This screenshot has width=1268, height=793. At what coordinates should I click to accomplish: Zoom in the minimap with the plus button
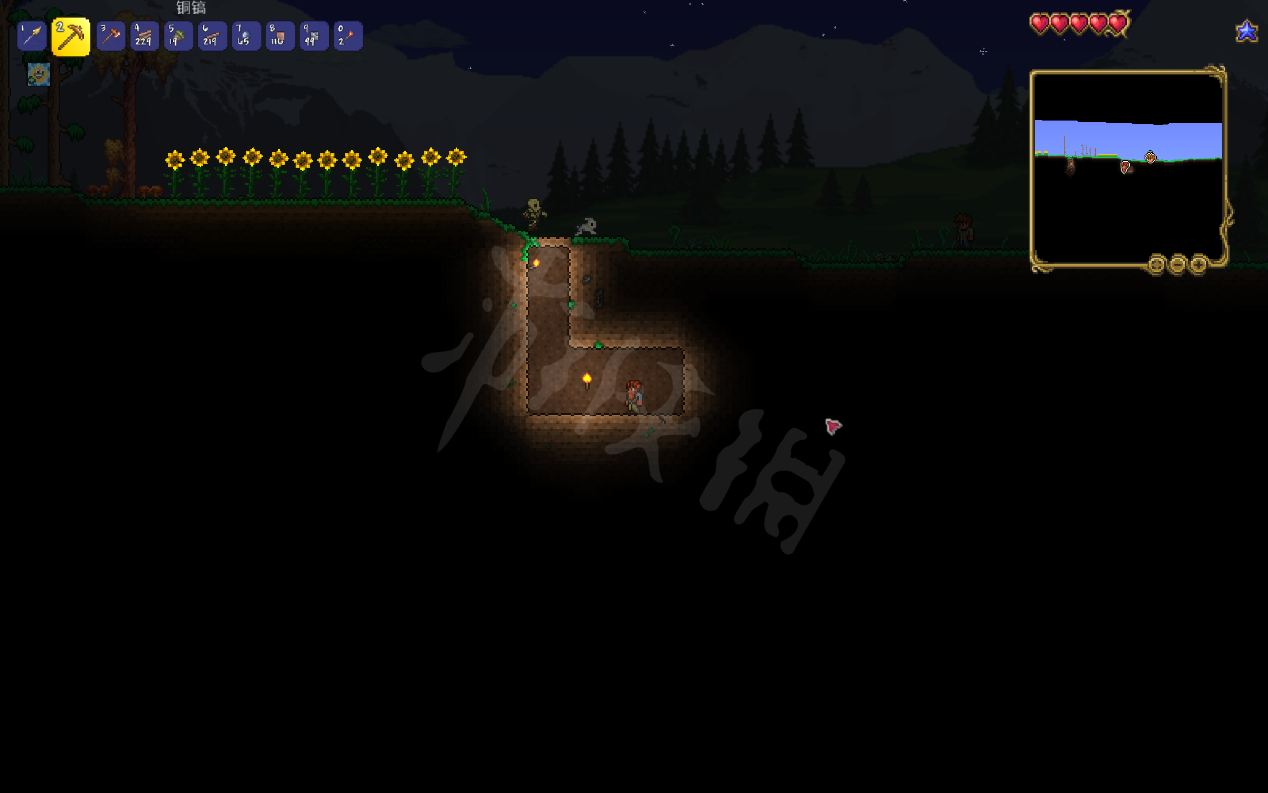[x=1198, y=265]
